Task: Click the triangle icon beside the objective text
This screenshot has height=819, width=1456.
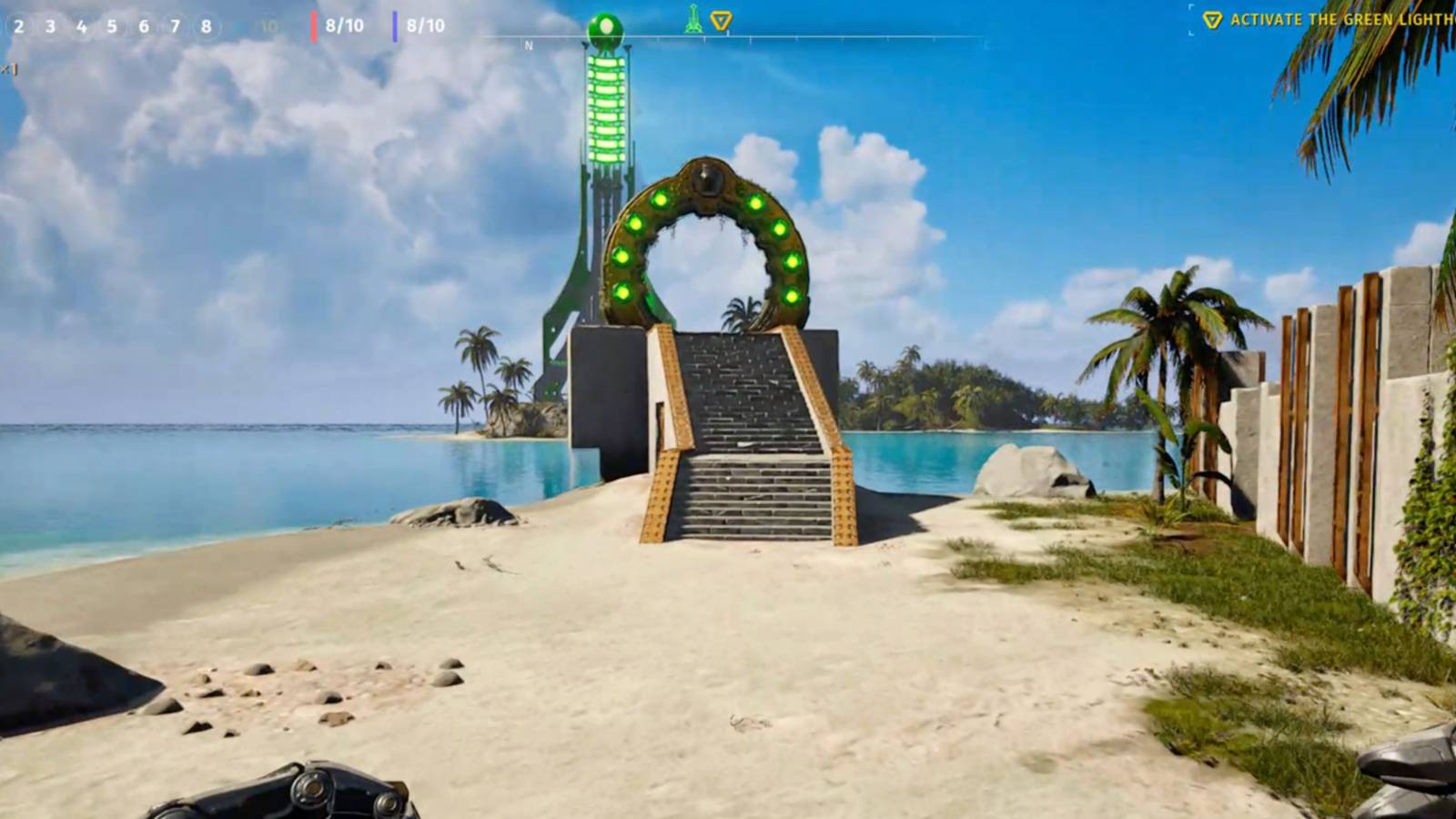Action: click(1214, 18)
